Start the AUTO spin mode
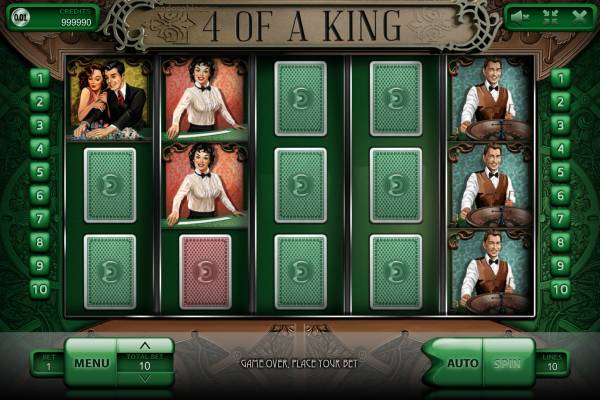This screenshot has width=600, height=400. (x=462, y=362)
